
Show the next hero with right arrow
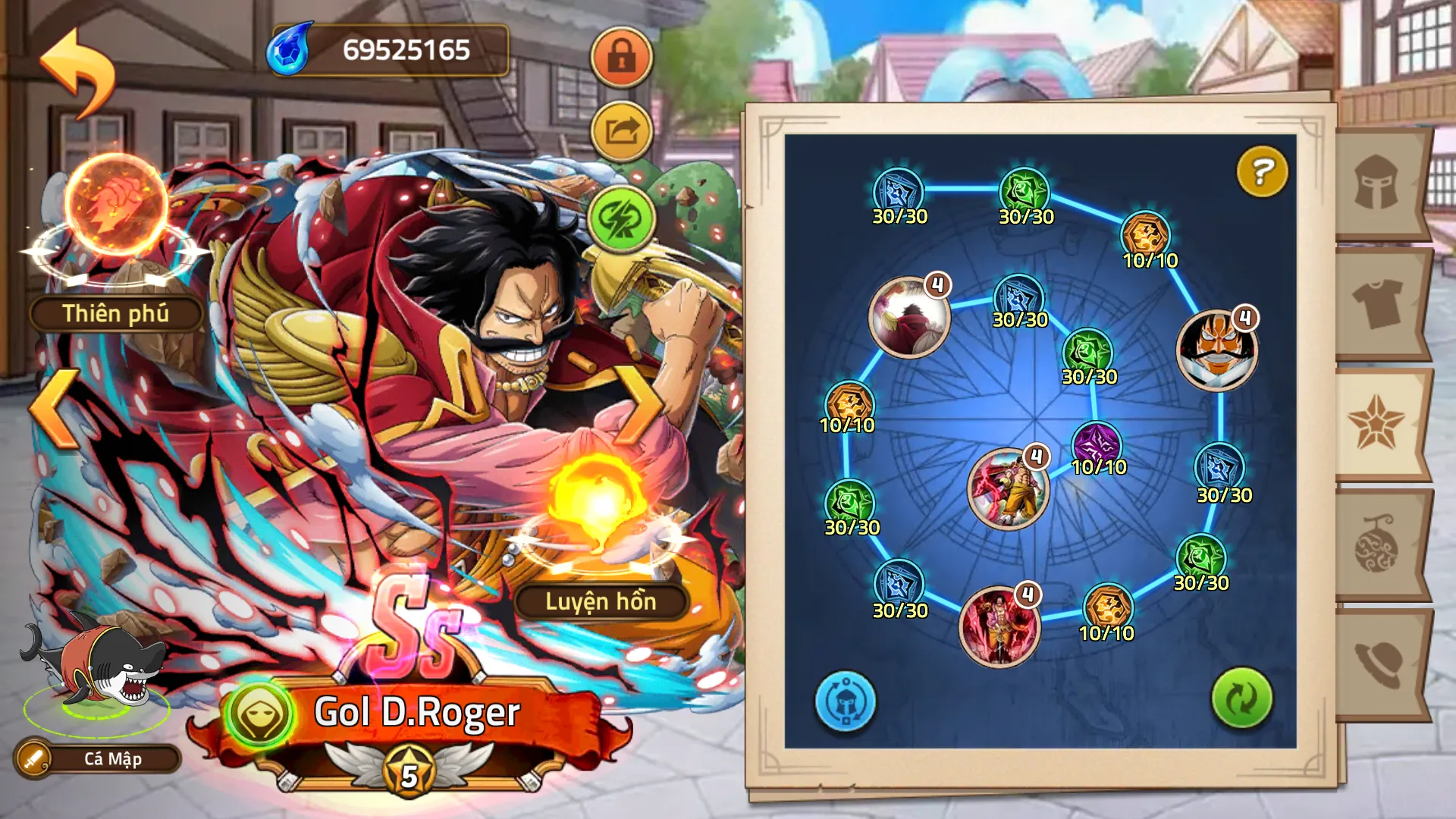click(x=639, y=408)
